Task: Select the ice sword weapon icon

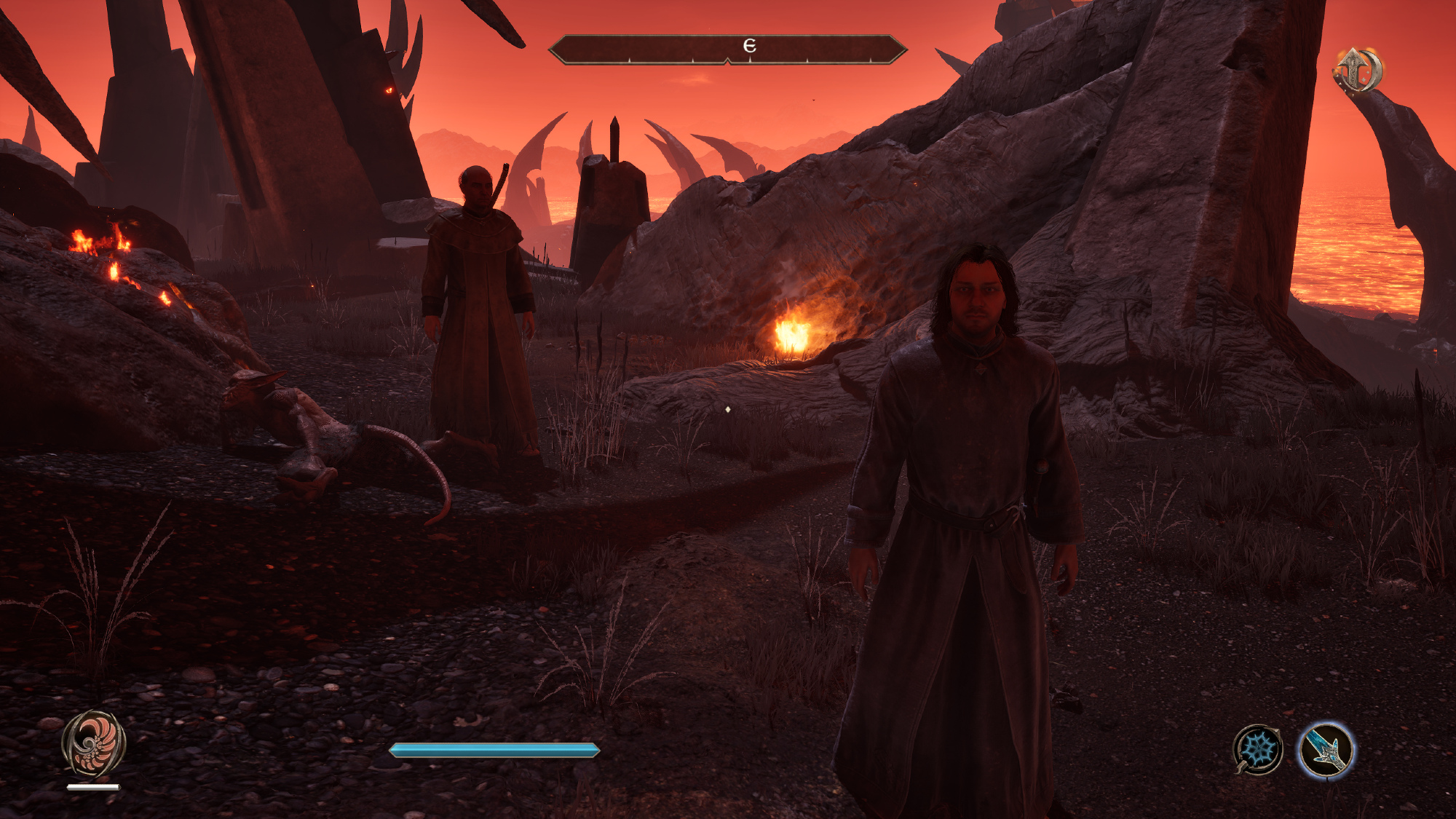Action: point(1325,751)
